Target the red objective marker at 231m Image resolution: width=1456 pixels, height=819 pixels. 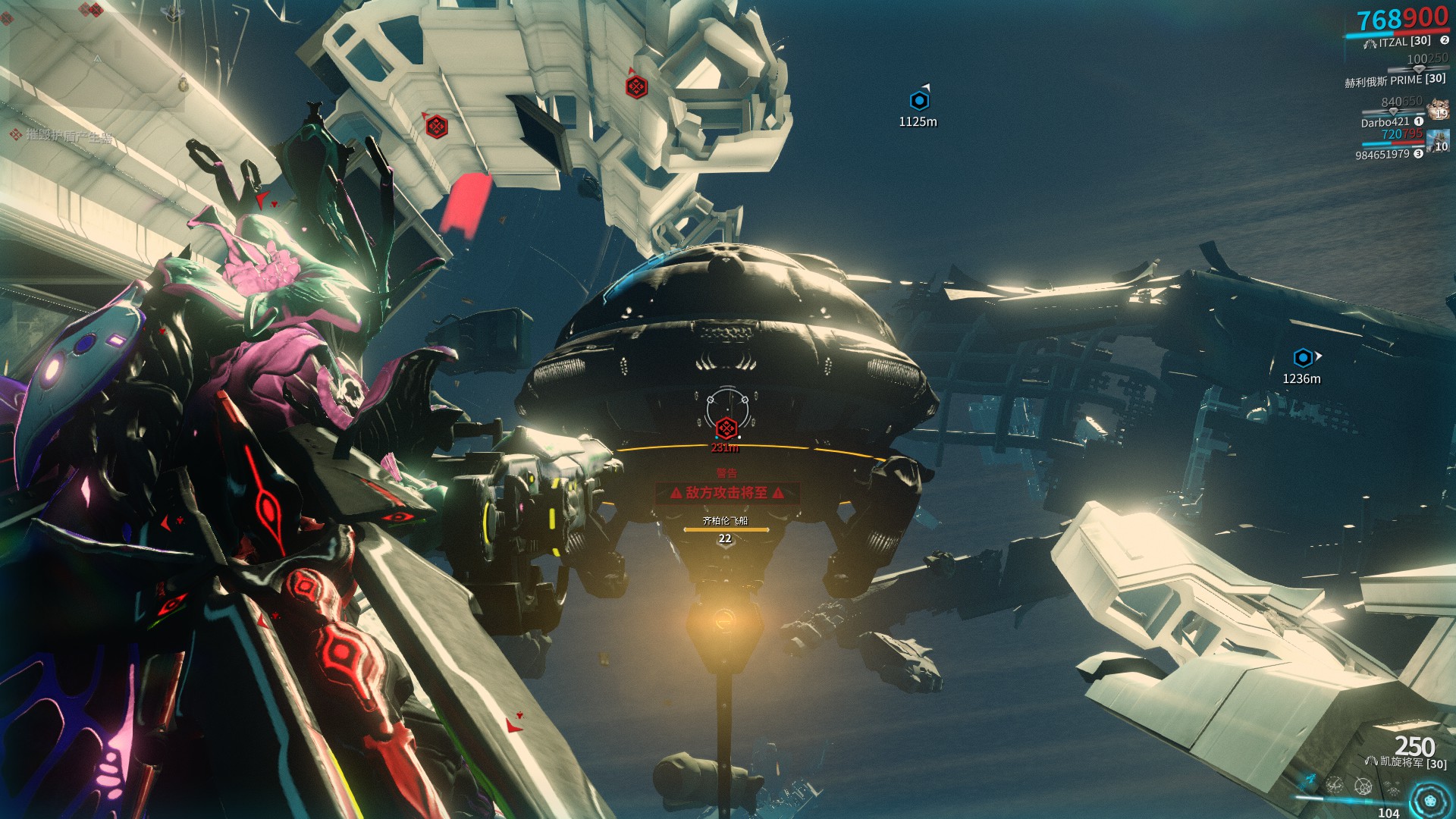[x=726, y=428]
